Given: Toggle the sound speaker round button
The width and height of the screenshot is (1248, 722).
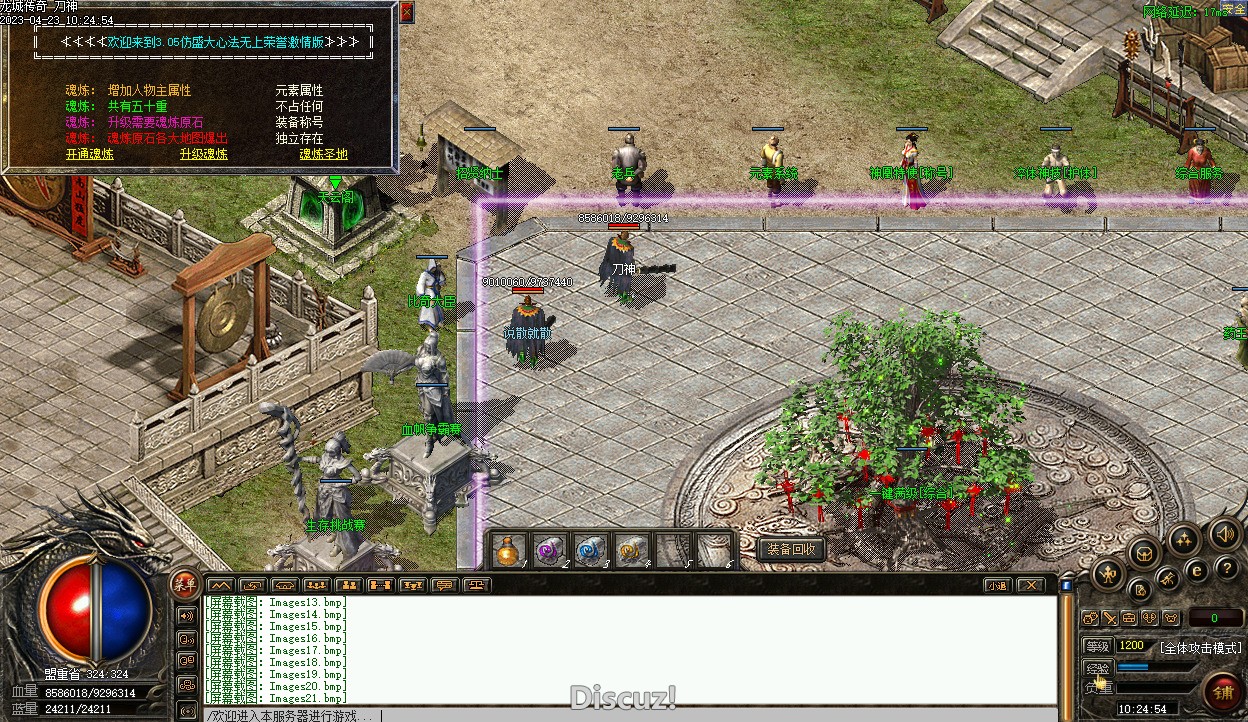Looking at the screenshot, I should [1224, 534].
